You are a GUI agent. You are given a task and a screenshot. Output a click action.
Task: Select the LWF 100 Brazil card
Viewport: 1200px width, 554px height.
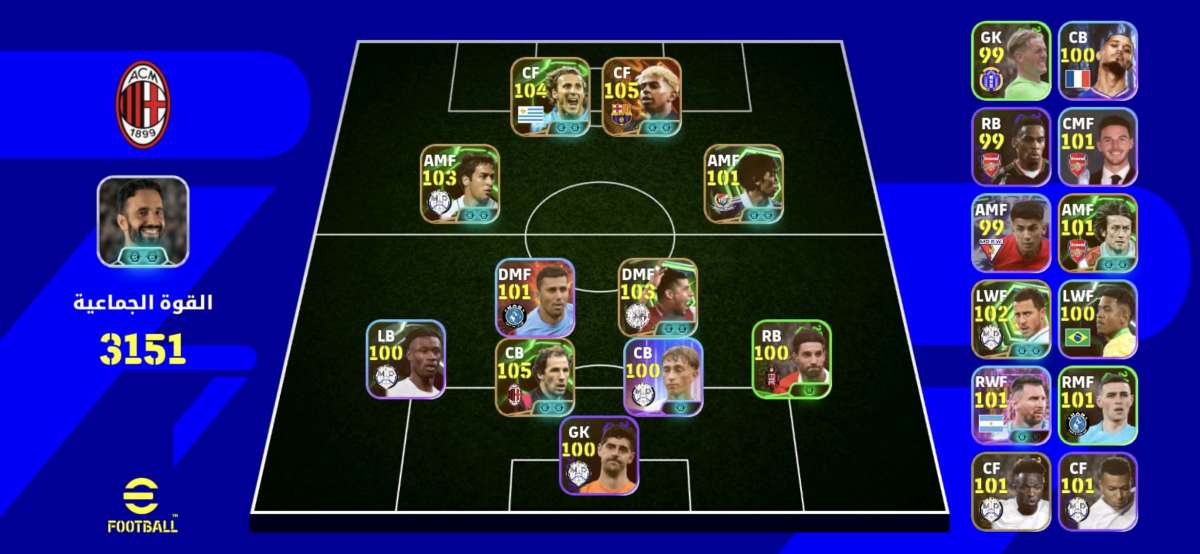(1097, 319)
